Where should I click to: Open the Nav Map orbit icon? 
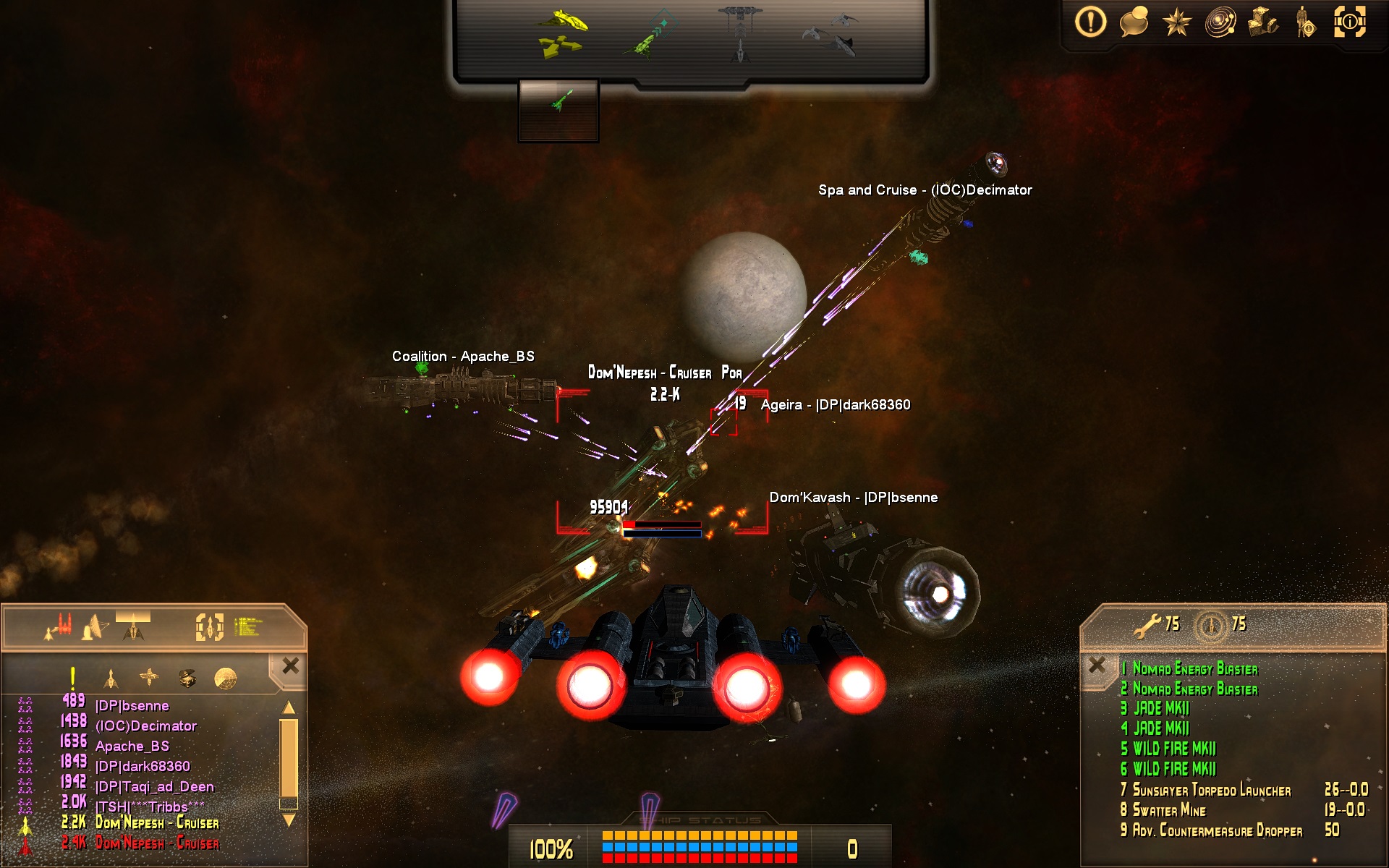[1220, 22]
